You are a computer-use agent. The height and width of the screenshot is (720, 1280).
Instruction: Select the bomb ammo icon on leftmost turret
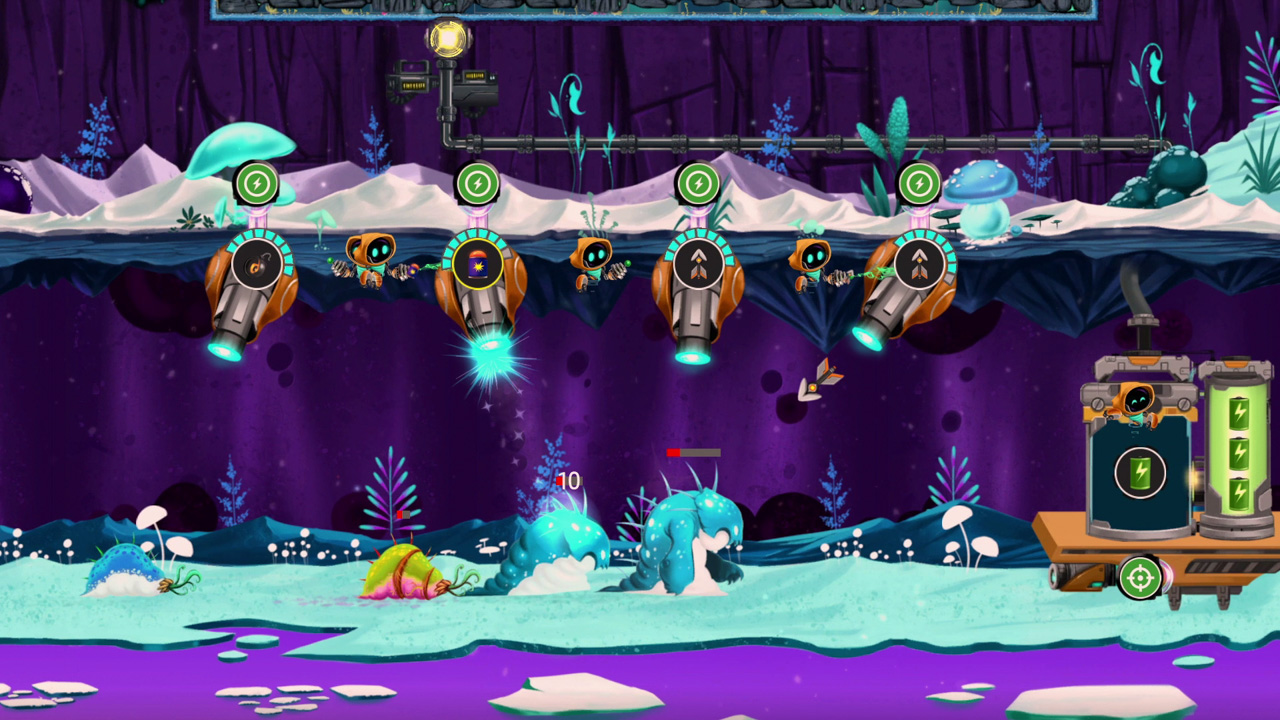256,262
